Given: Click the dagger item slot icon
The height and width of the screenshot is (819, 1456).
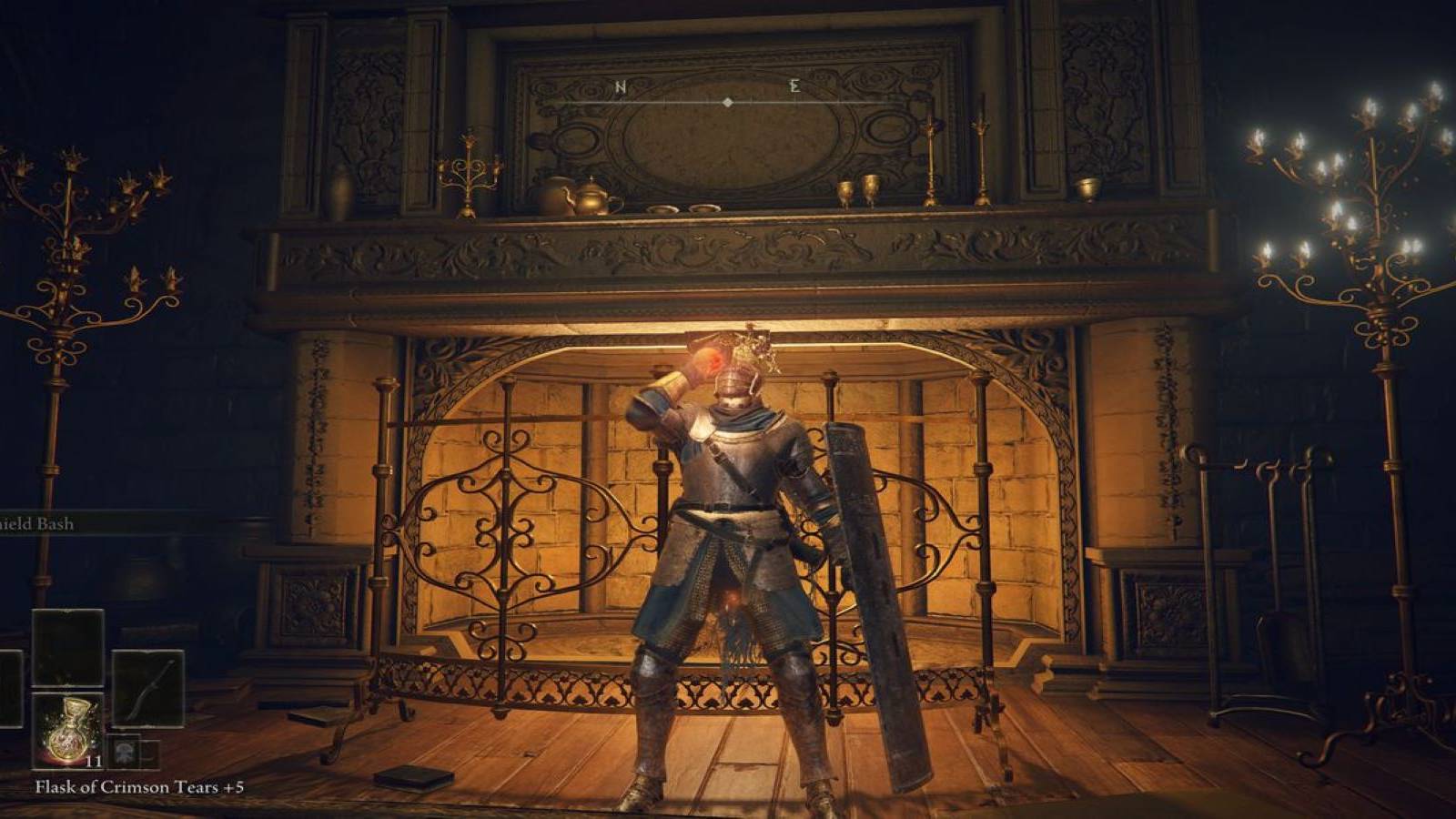Looking at the screenshot, I should click(149, 688).
